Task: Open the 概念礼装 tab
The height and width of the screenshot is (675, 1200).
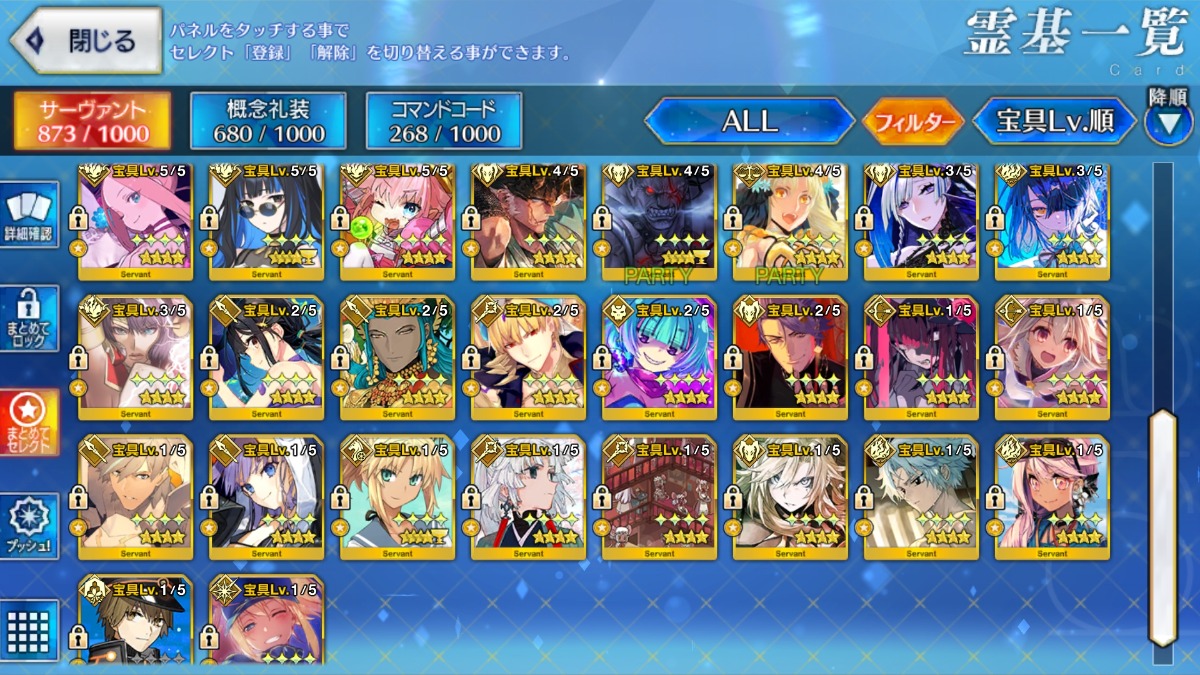Action: click(x=268, y=121)
